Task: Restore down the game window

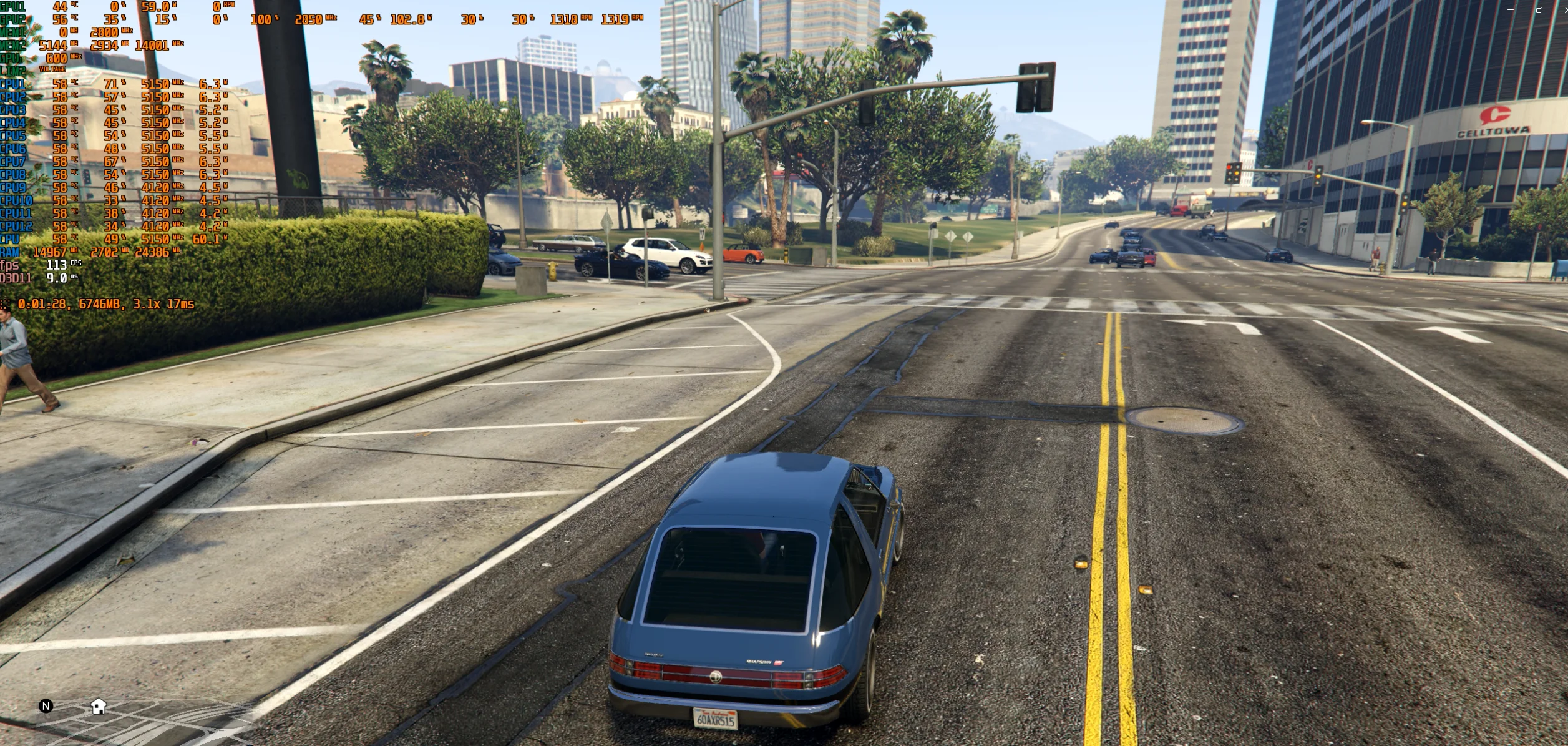Action: coord(1539,9)
